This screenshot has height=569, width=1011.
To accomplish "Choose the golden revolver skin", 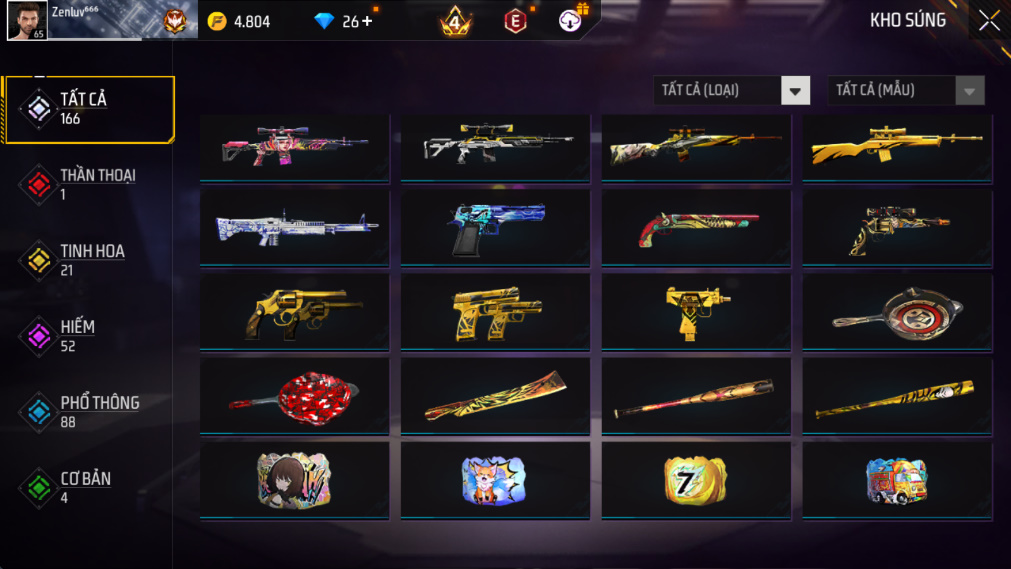I will 295,313.
